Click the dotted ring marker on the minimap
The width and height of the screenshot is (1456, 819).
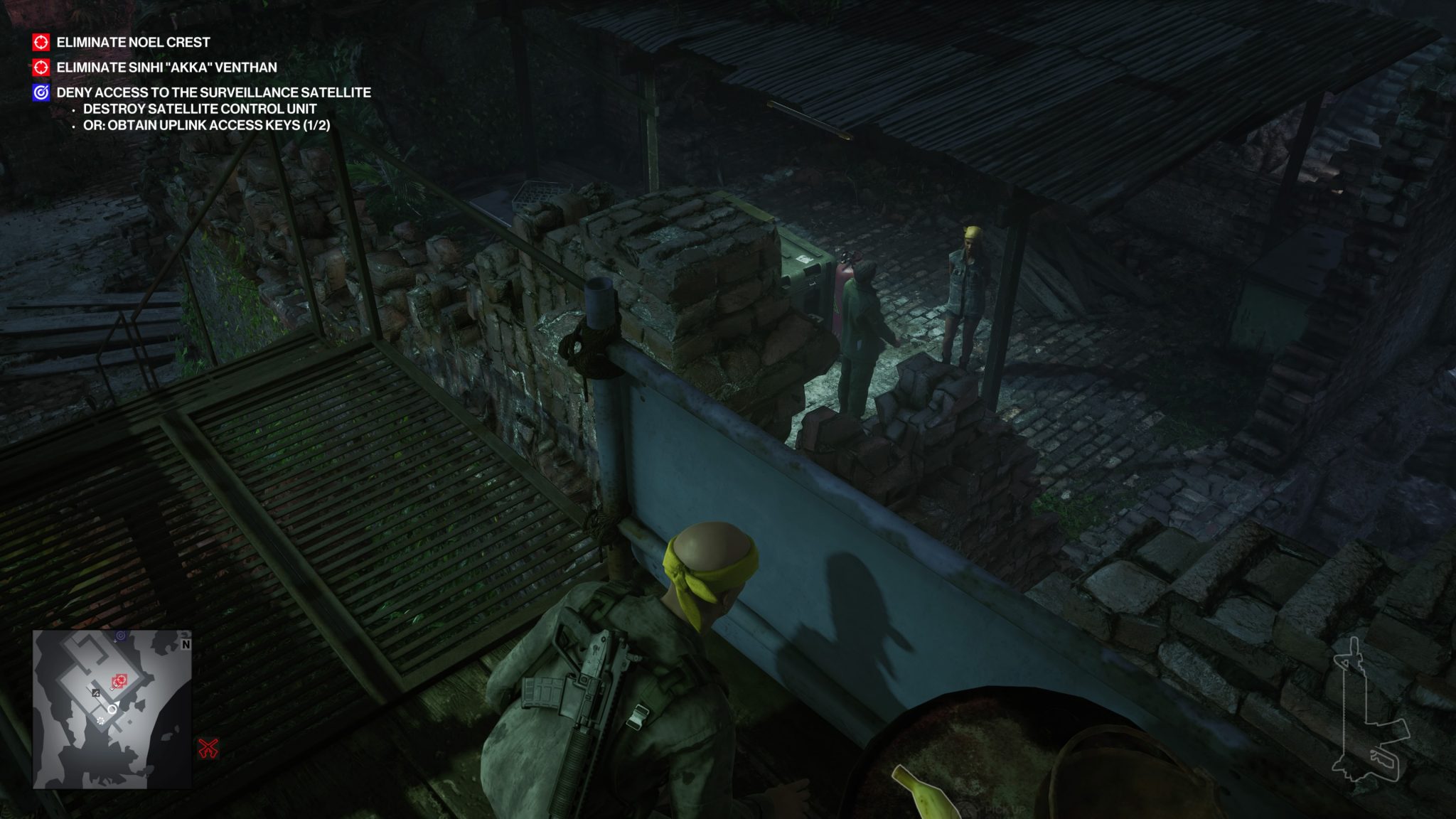(100, 720)
